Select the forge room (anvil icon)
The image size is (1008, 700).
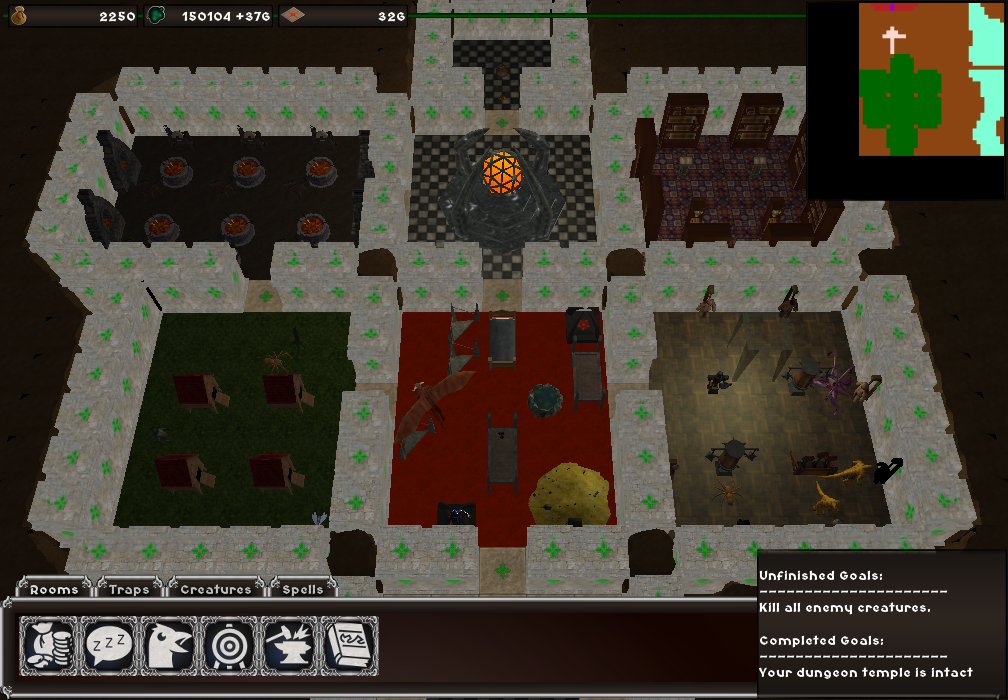coord(289,646)
